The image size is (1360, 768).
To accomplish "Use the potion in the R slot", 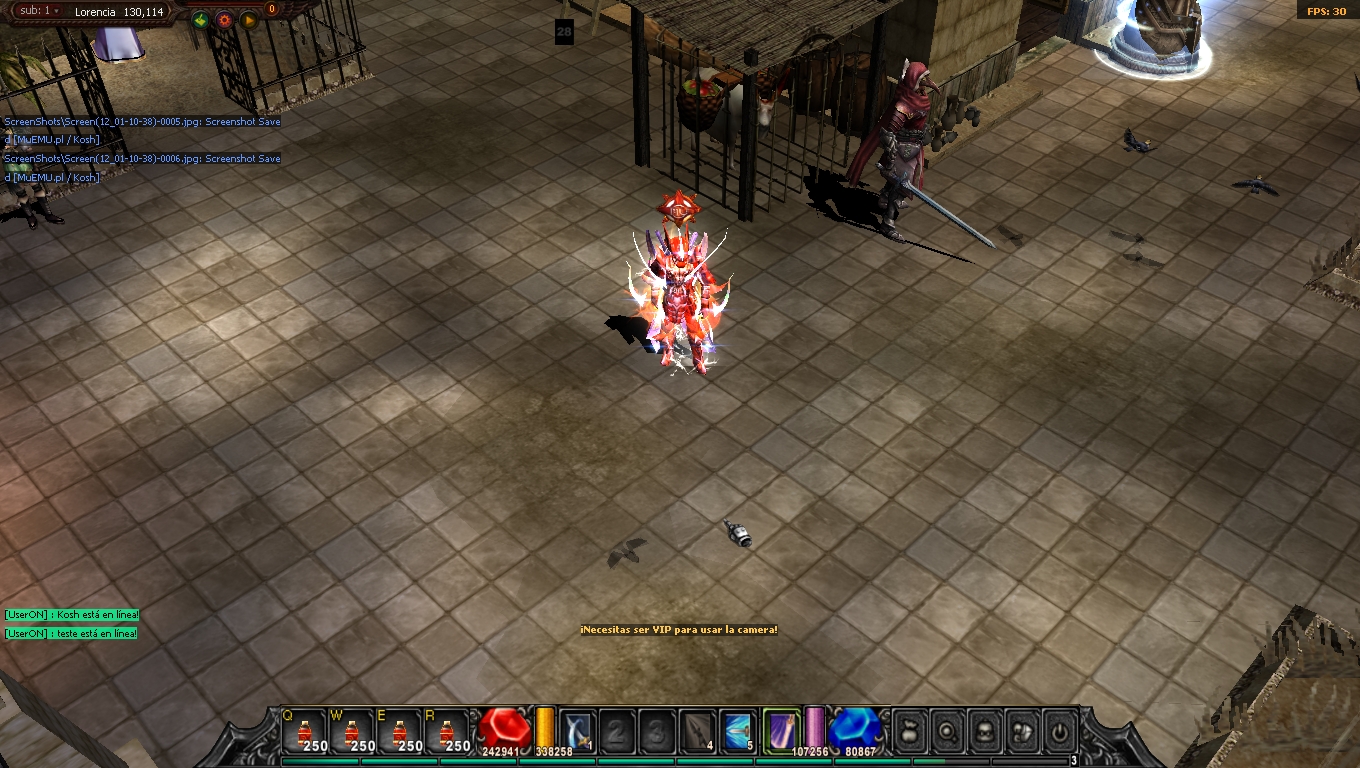I will tap(448, 731).
